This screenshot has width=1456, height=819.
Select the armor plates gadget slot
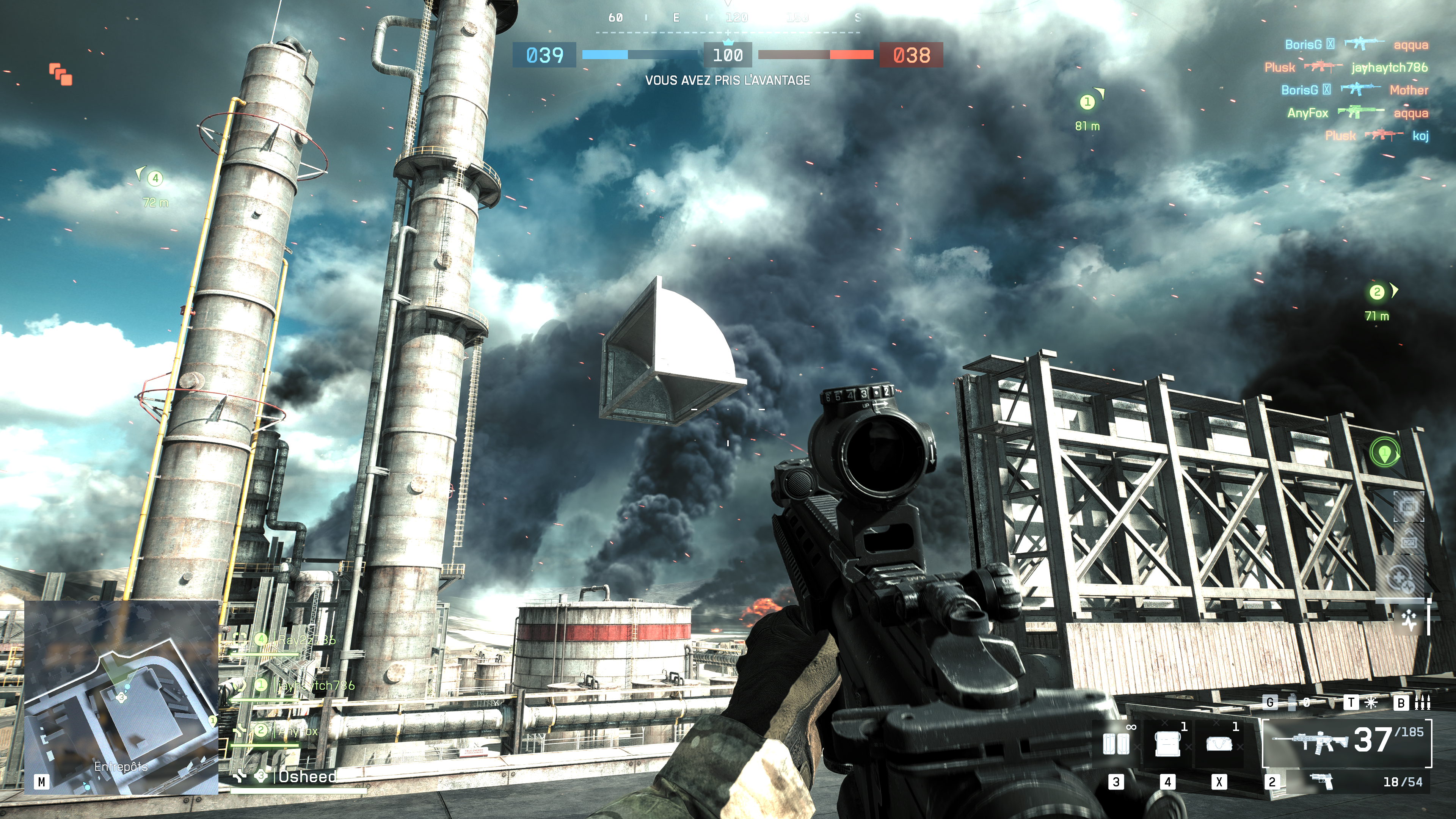1116,744
